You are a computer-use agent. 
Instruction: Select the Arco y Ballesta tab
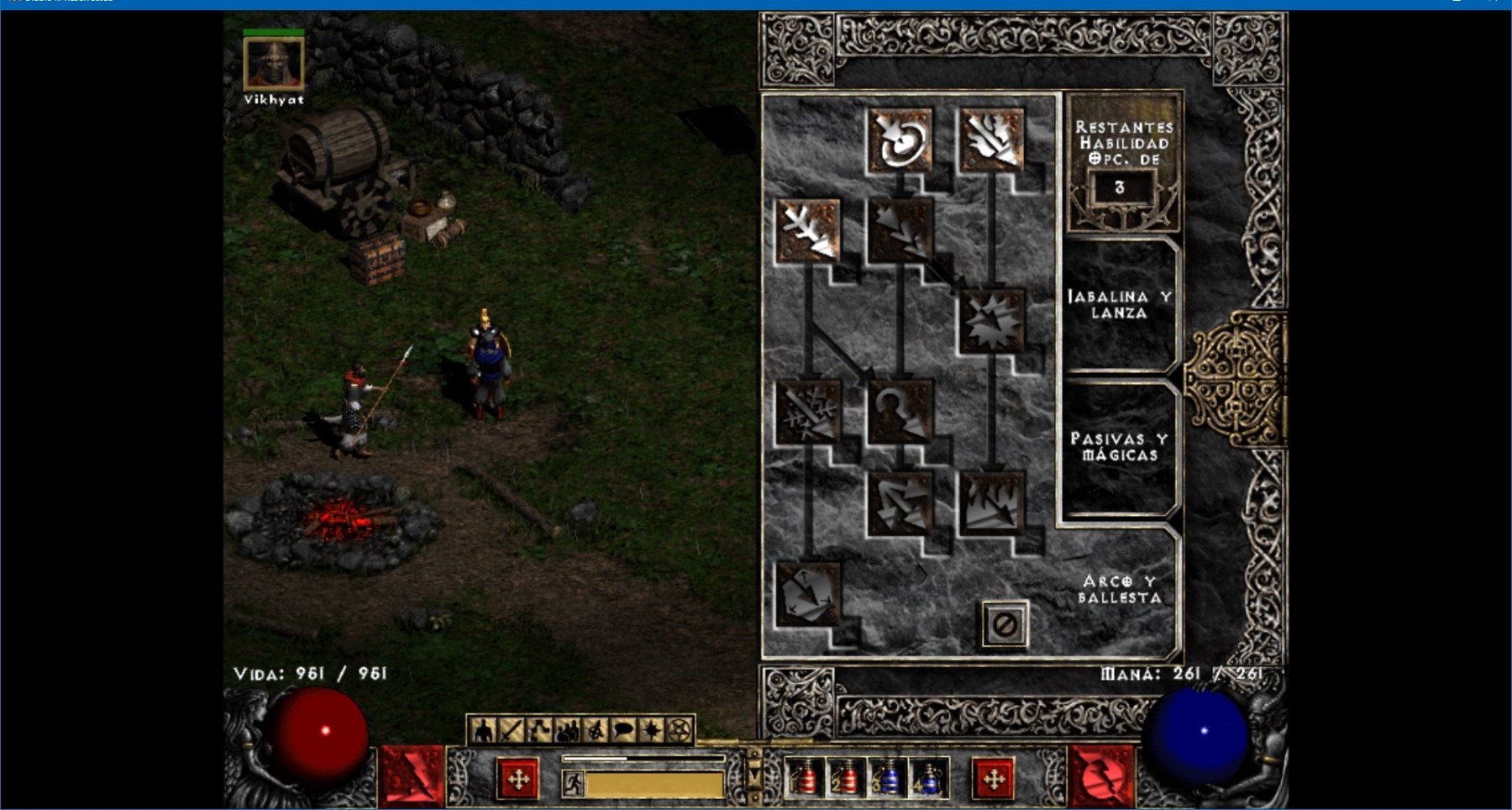(x=1119, y=589)
